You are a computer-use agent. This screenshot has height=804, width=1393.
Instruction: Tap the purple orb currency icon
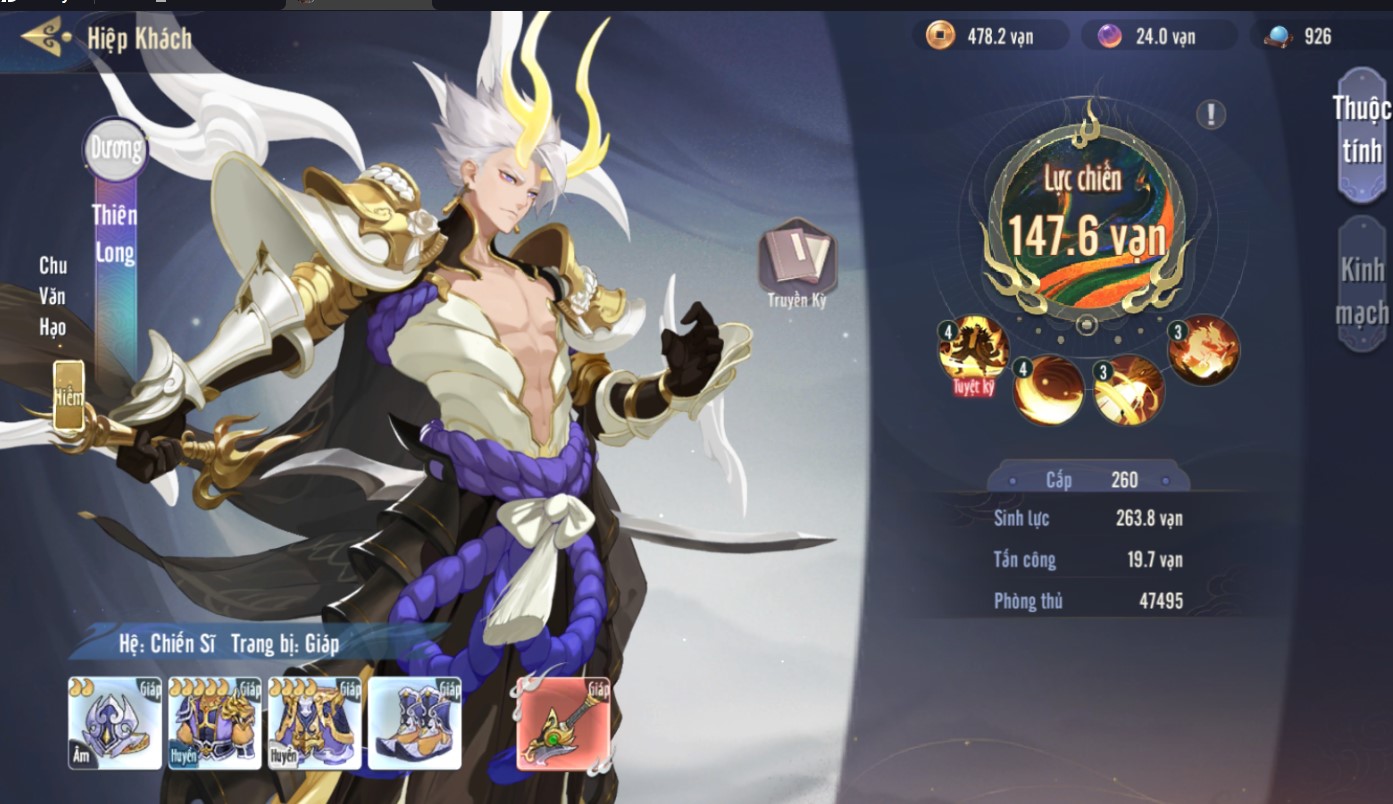coord(1109,37)
